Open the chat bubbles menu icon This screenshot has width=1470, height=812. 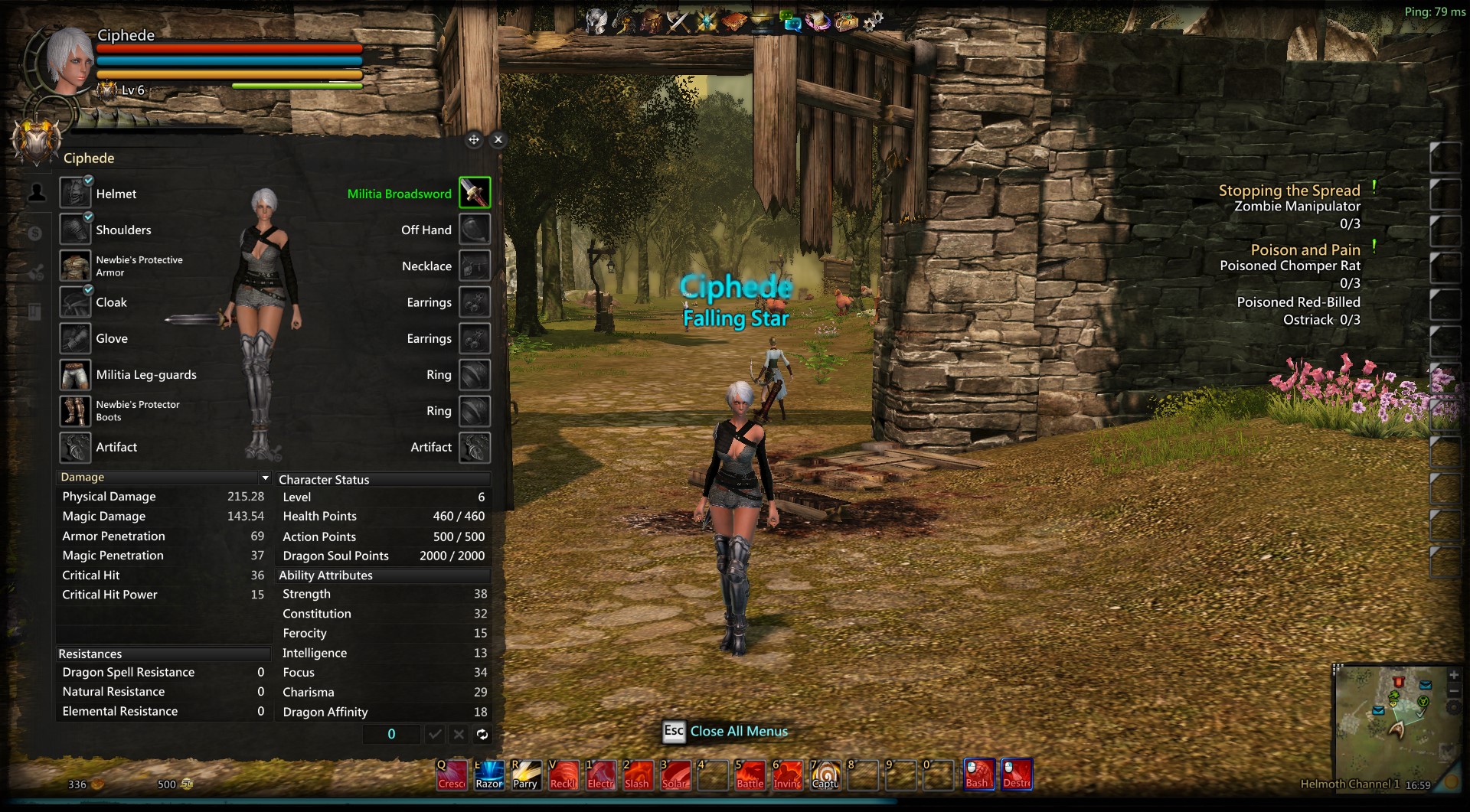coord(790,21)
